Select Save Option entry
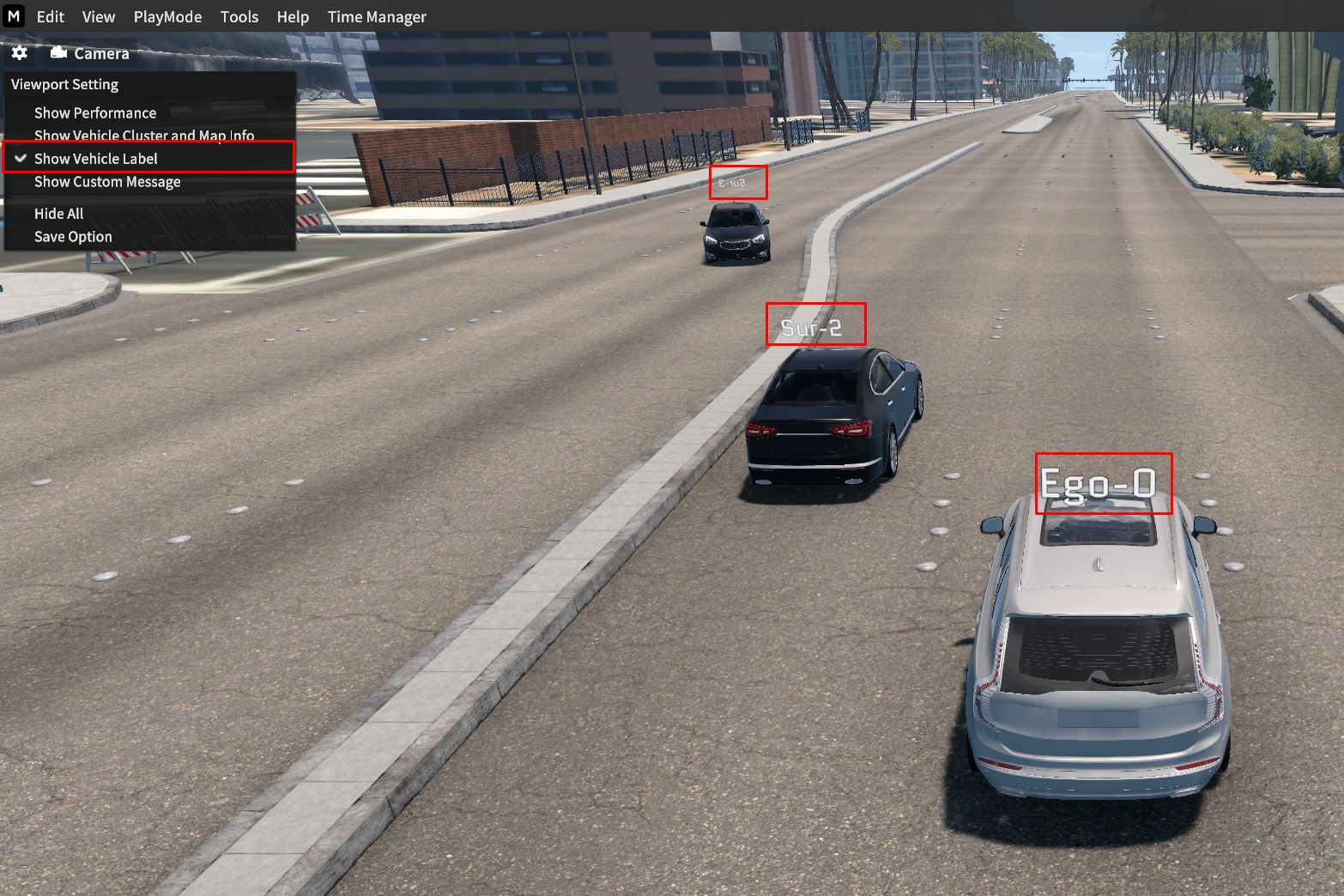Viewport: 1344px width, 896px height. point(73,237)
